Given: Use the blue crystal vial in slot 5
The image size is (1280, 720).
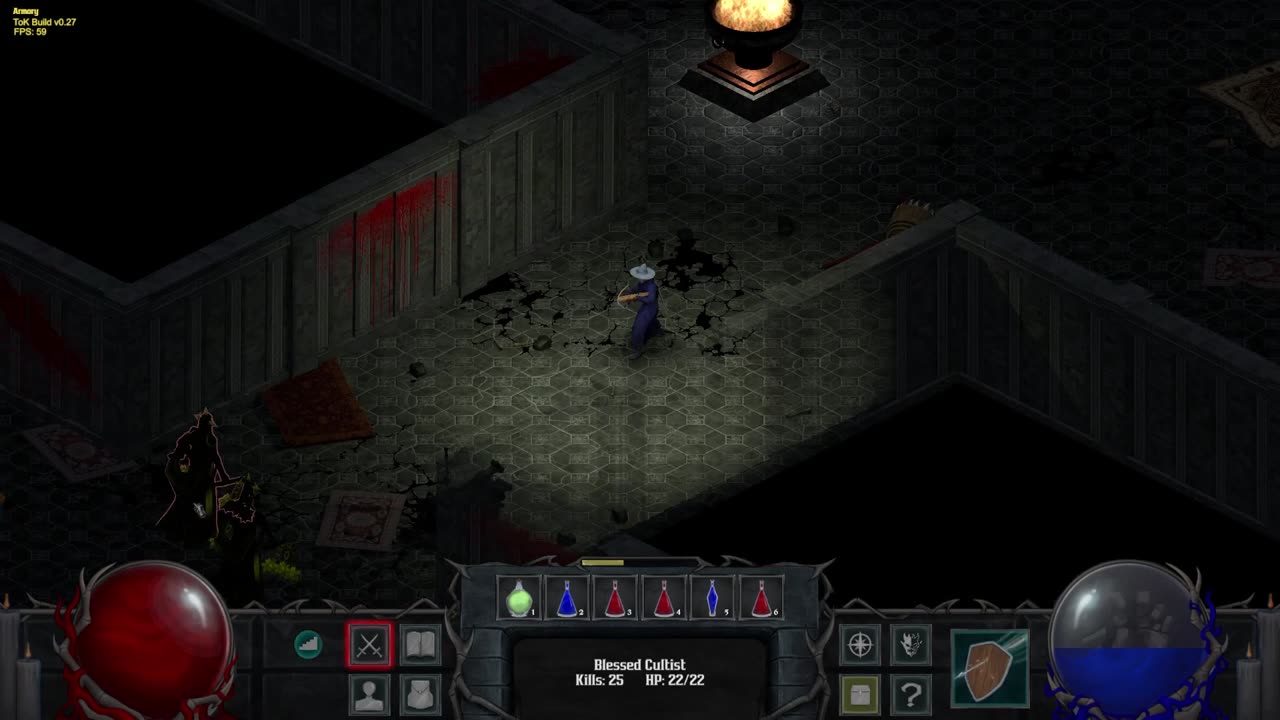Looking at the screenshot, I should click(x=713, y=599).
